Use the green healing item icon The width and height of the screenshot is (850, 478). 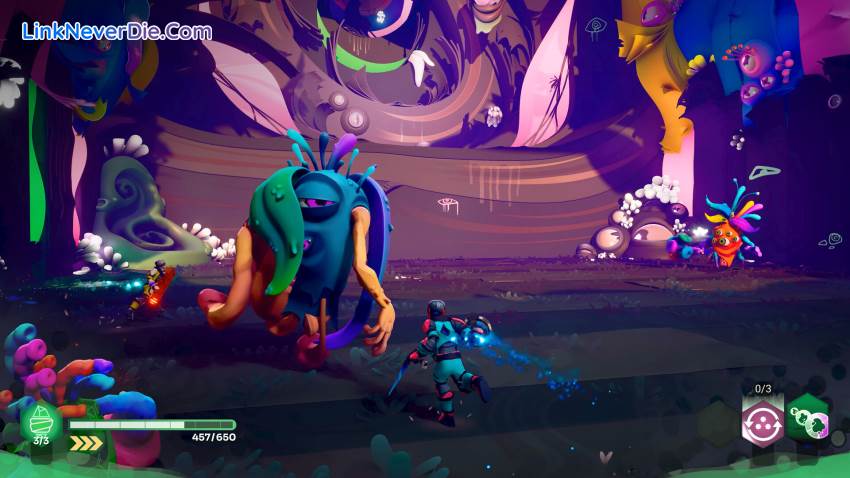tap(41, 420)
